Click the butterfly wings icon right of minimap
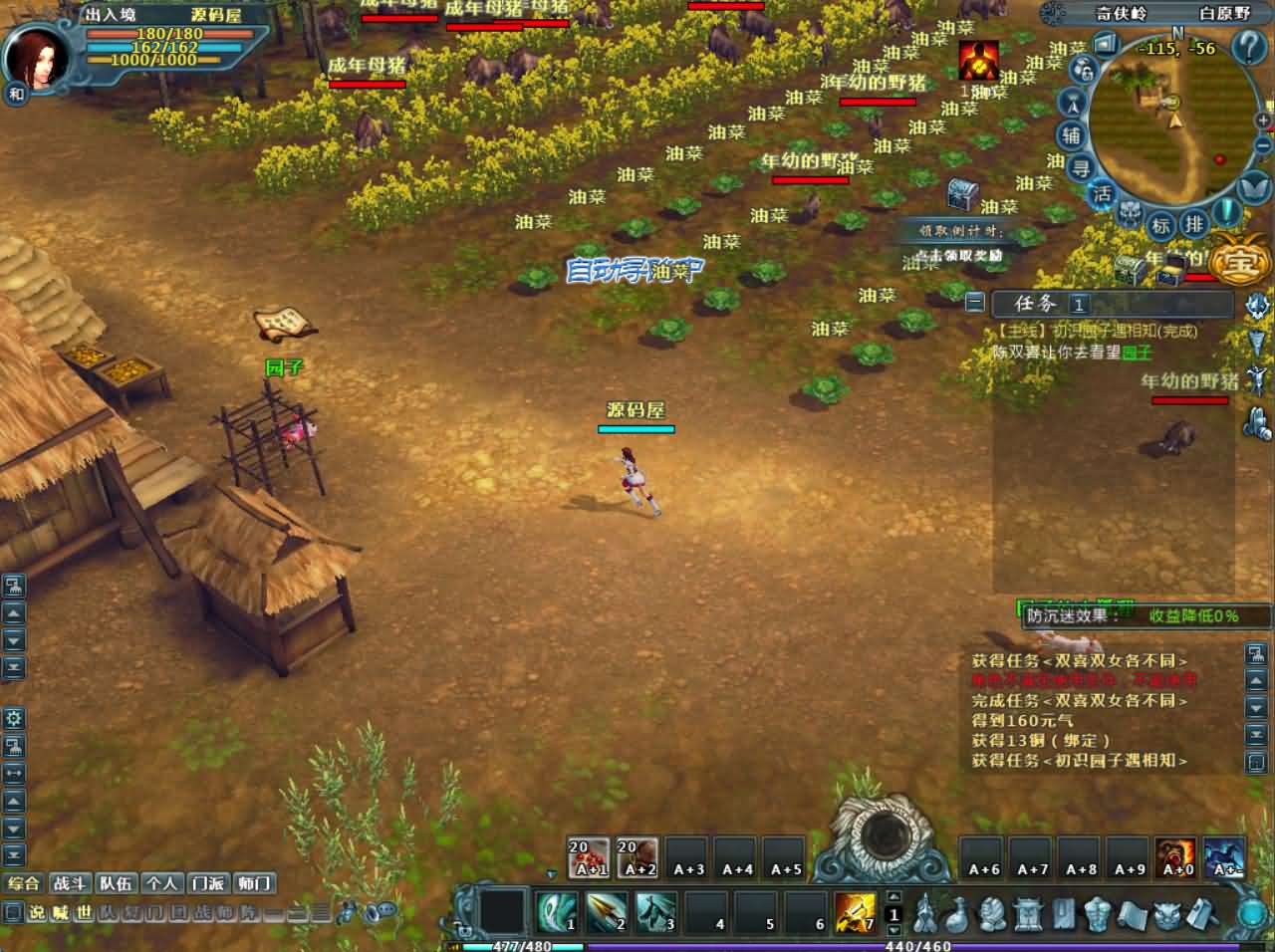Viewport: 1275px width, 952px height. pos(1252,186)
